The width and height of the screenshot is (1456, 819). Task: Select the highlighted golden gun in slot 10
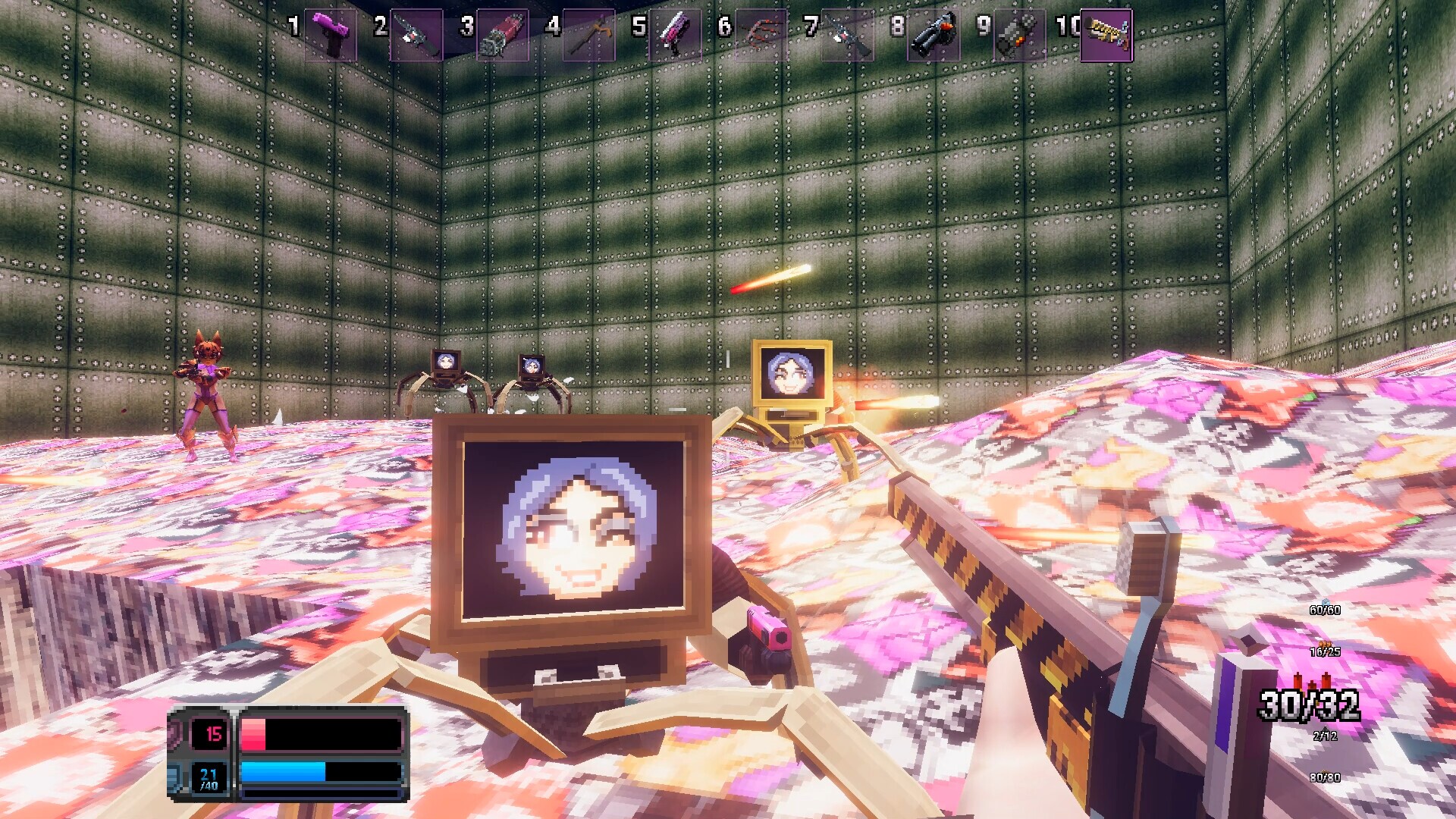tap(1106, 34)
